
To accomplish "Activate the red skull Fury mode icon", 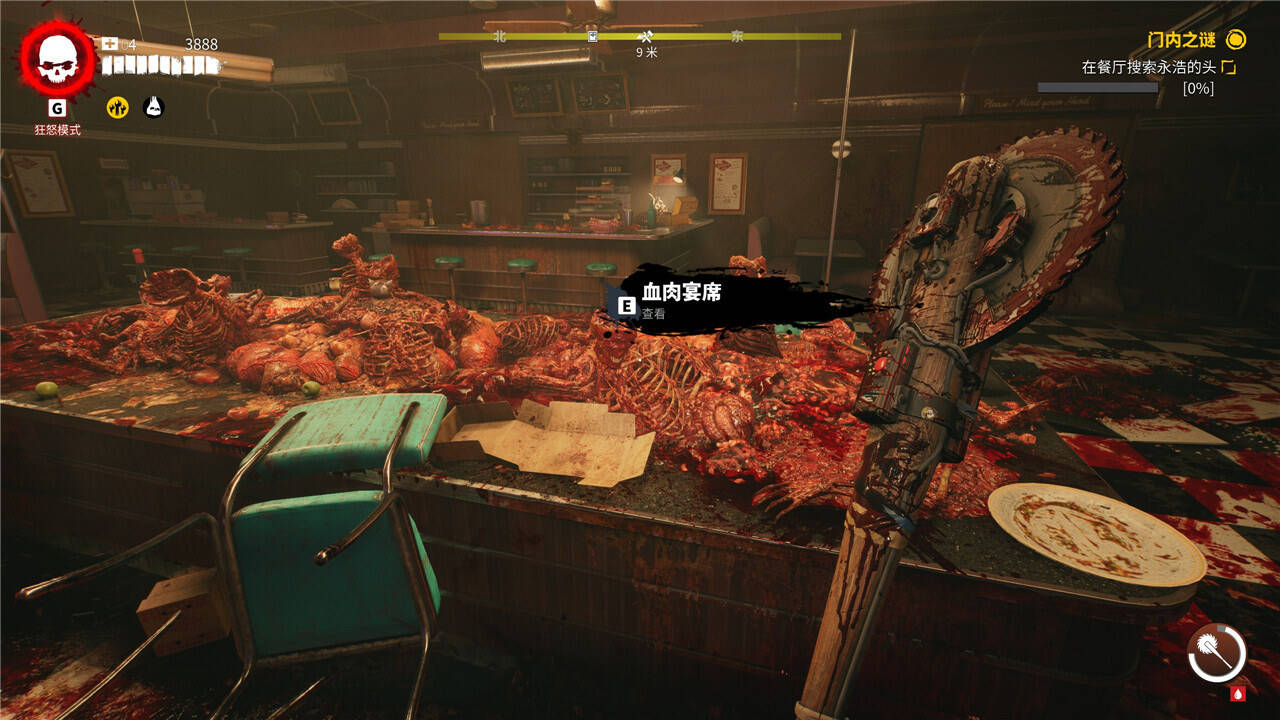I will click(57, 59).
